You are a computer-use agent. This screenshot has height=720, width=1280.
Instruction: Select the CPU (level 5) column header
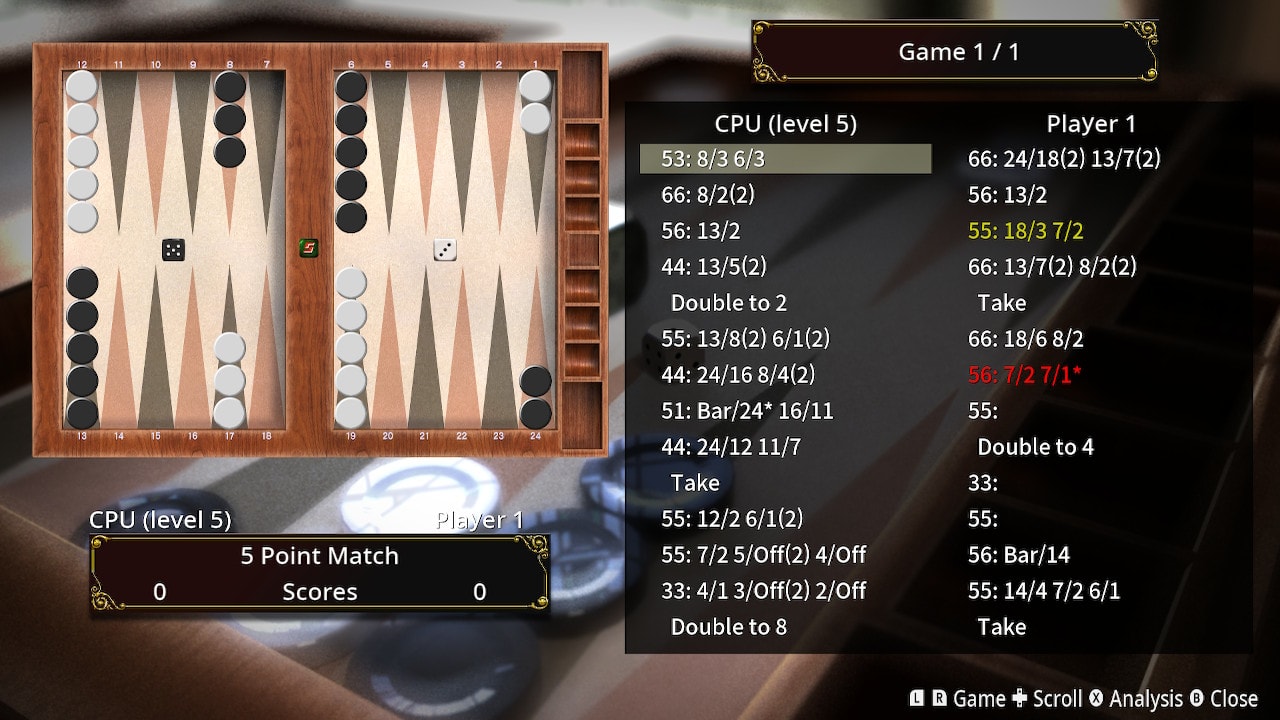785,123
